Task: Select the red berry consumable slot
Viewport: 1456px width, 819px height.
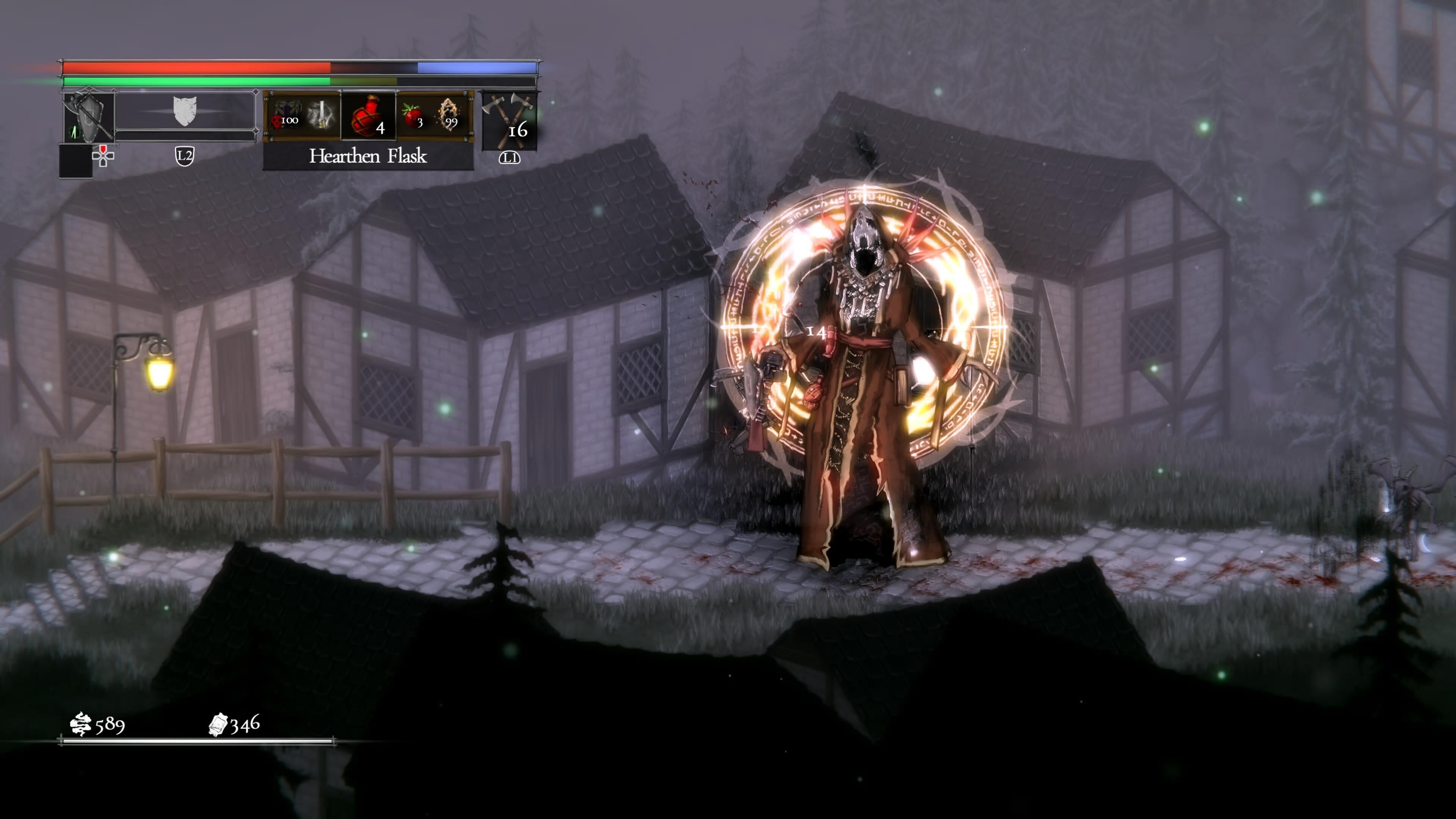Action: (413, 115)
